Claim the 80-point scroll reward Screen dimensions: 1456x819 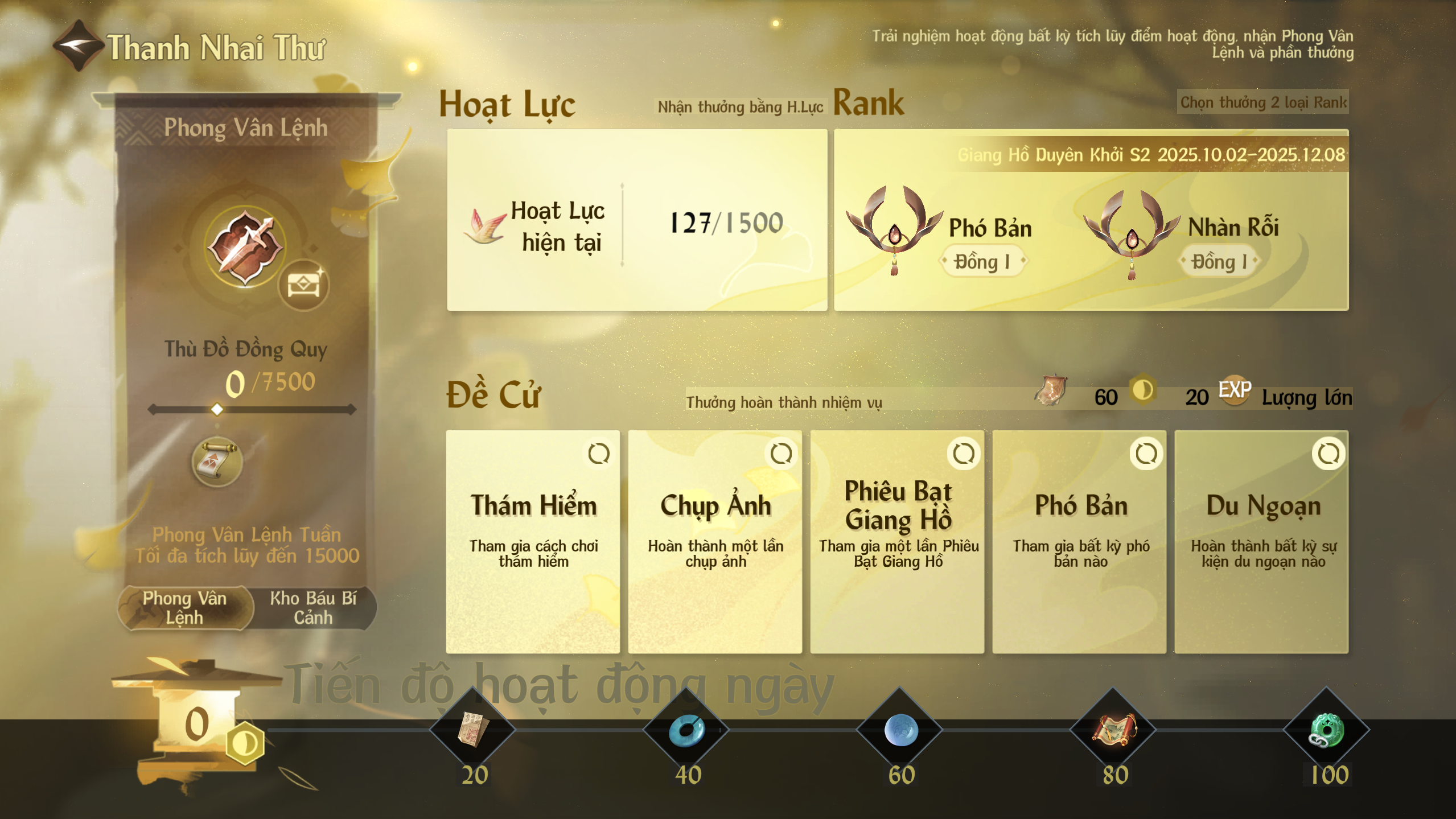coord(1113,729)
